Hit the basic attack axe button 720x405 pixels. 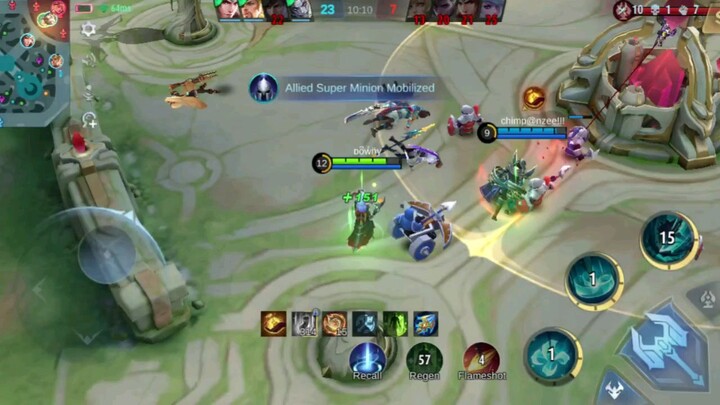point(665,345)
